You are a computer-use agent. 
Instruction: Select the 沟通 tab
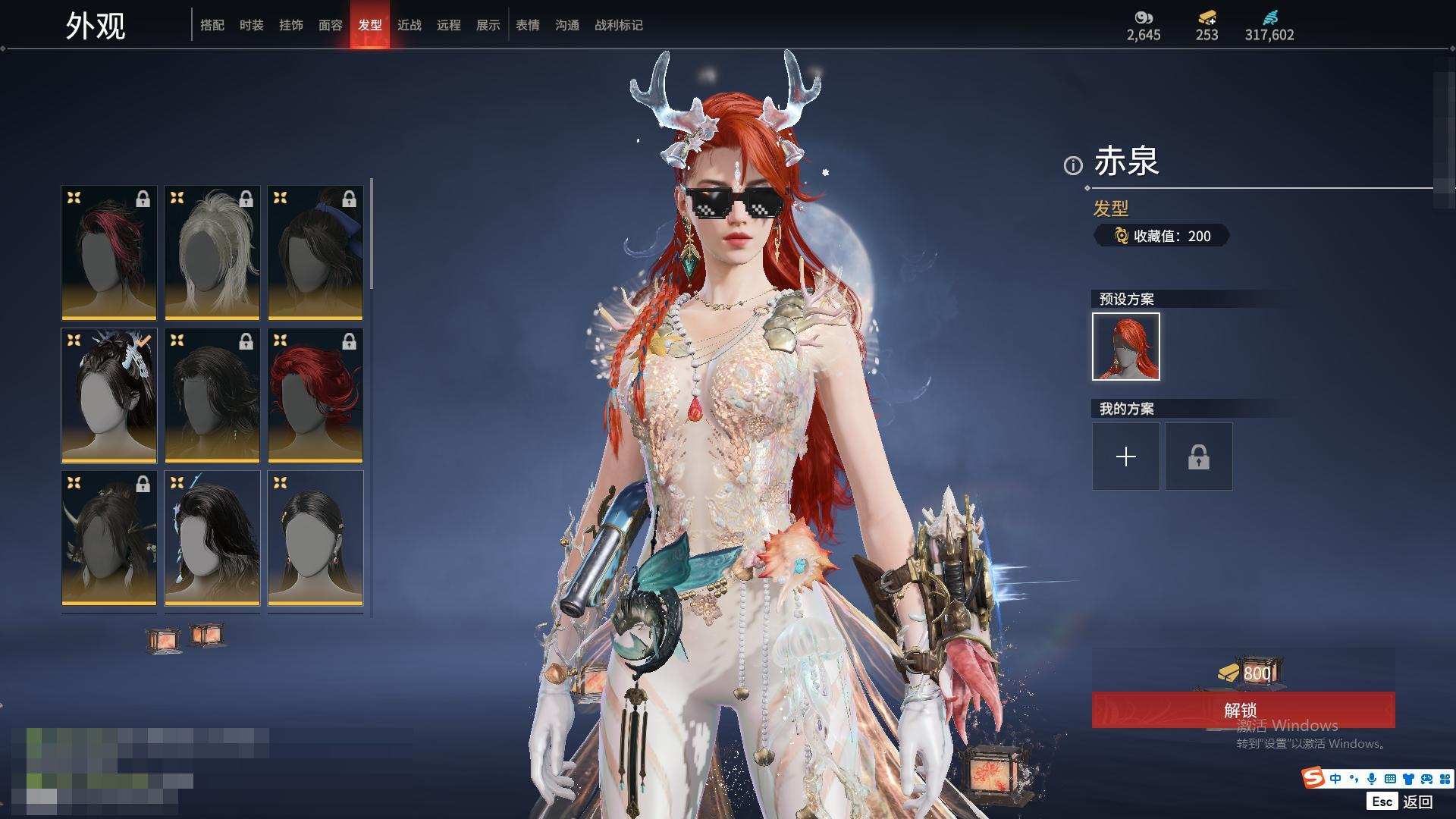(566, 25)
